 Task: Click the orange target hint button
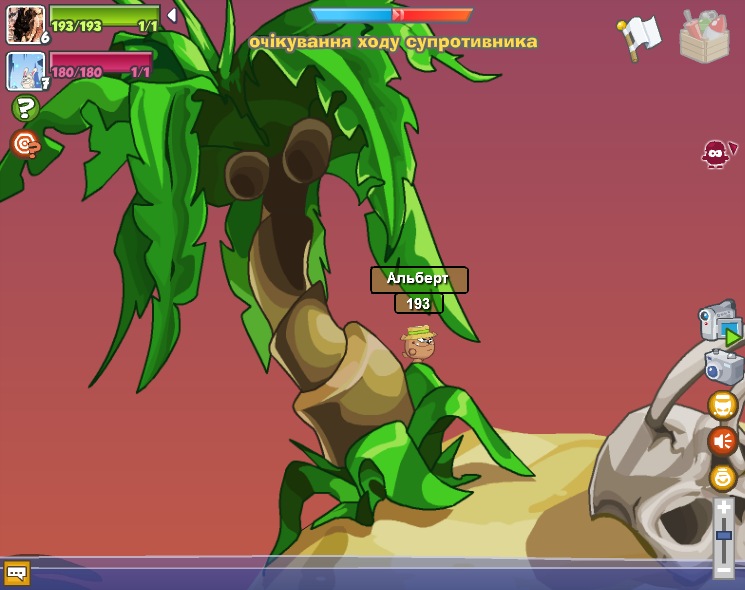coord(25,144)
